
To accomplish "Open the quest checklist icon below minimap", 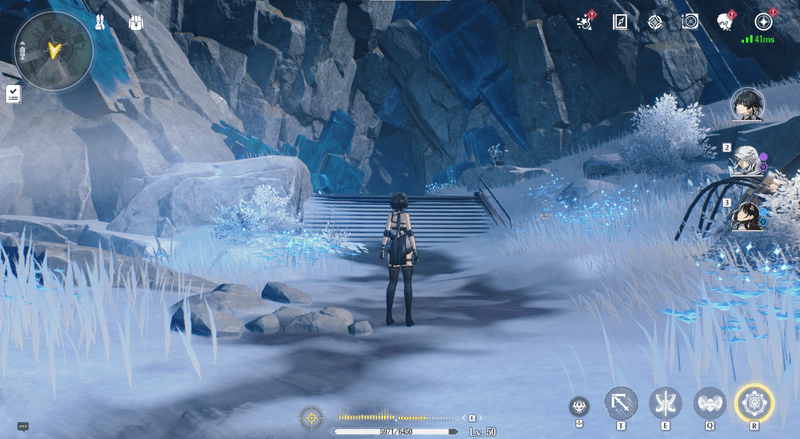I will [x=13, y=93].
